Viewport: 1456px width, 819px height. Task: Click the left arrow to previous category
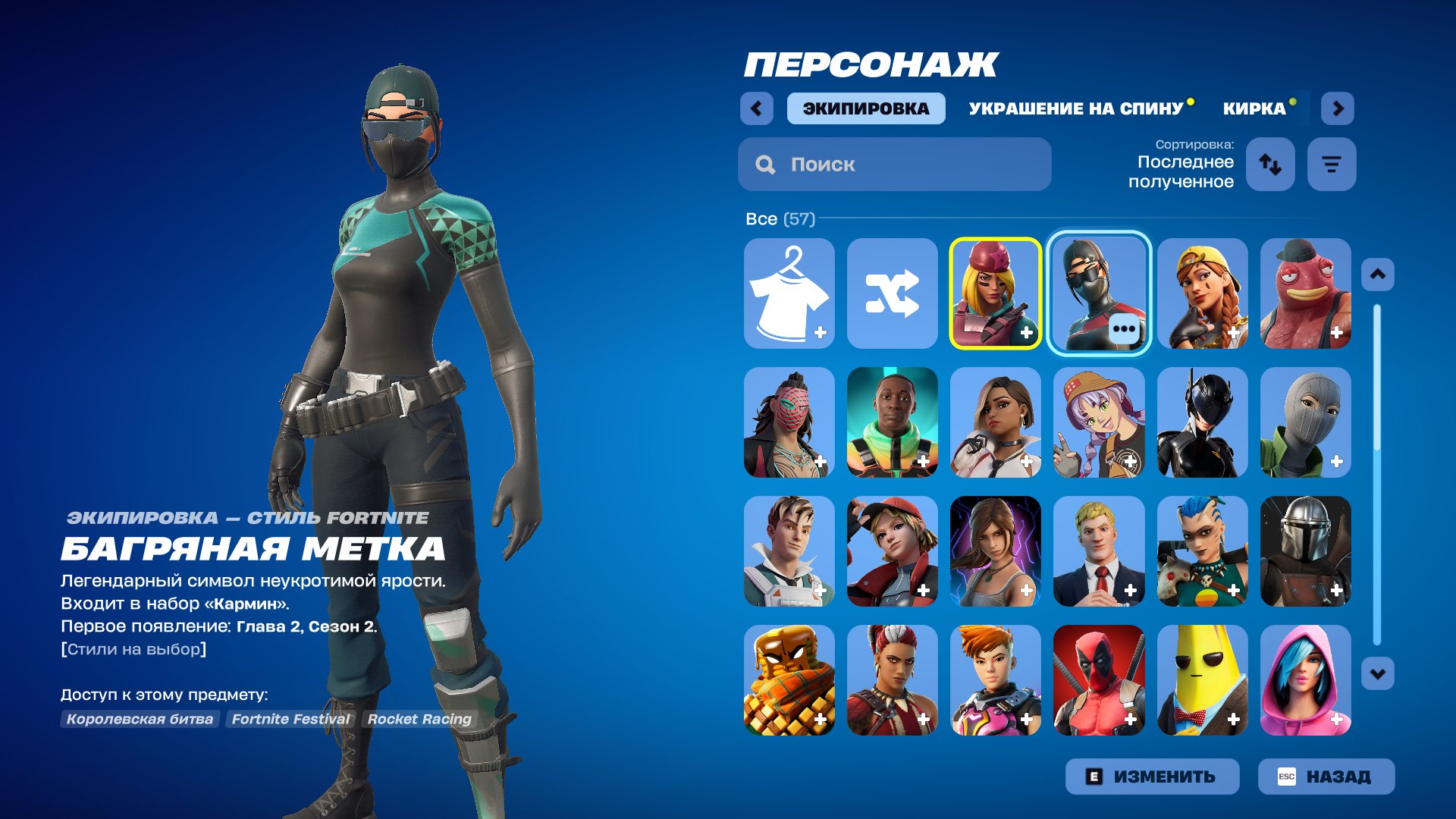click(755, 108)
